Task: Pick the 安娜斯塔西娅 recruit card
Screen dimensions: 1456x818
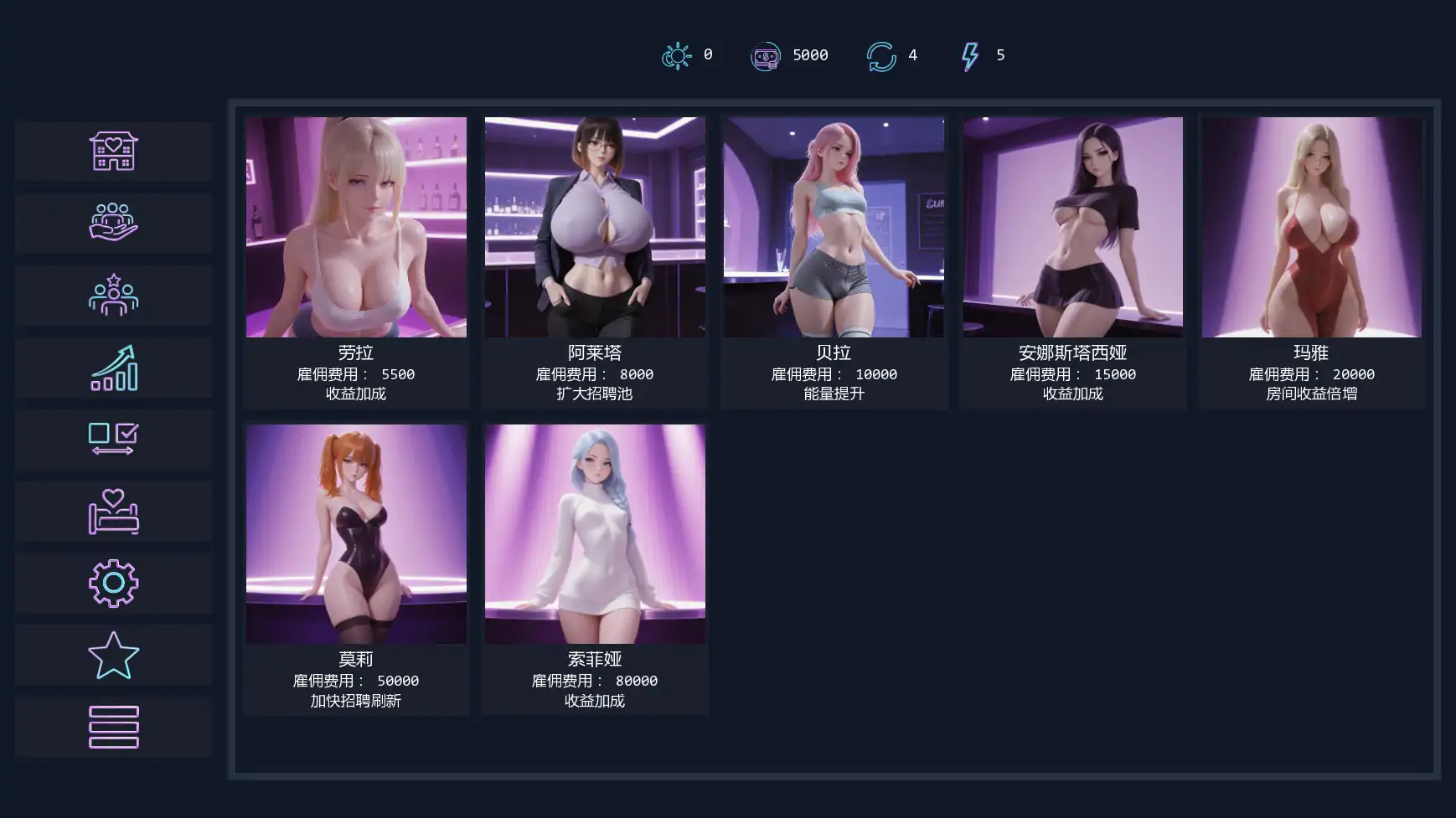Action: pos(1072,261)
